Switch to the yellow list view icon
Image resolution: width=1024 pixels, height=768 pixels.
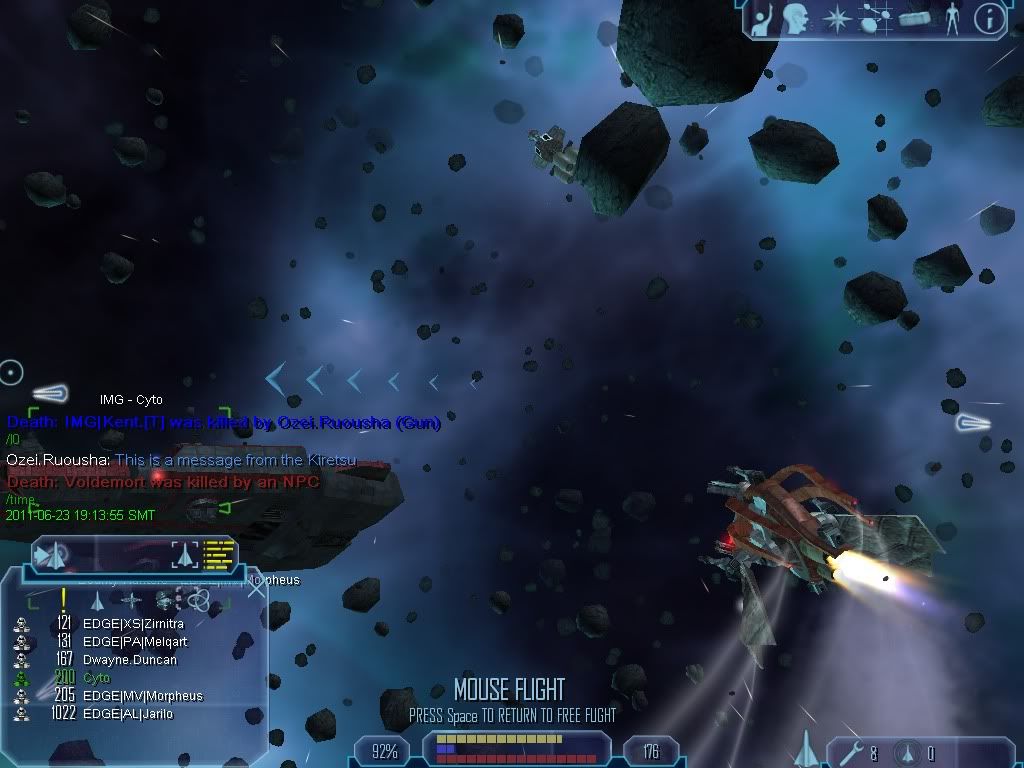tap(218, 554)
